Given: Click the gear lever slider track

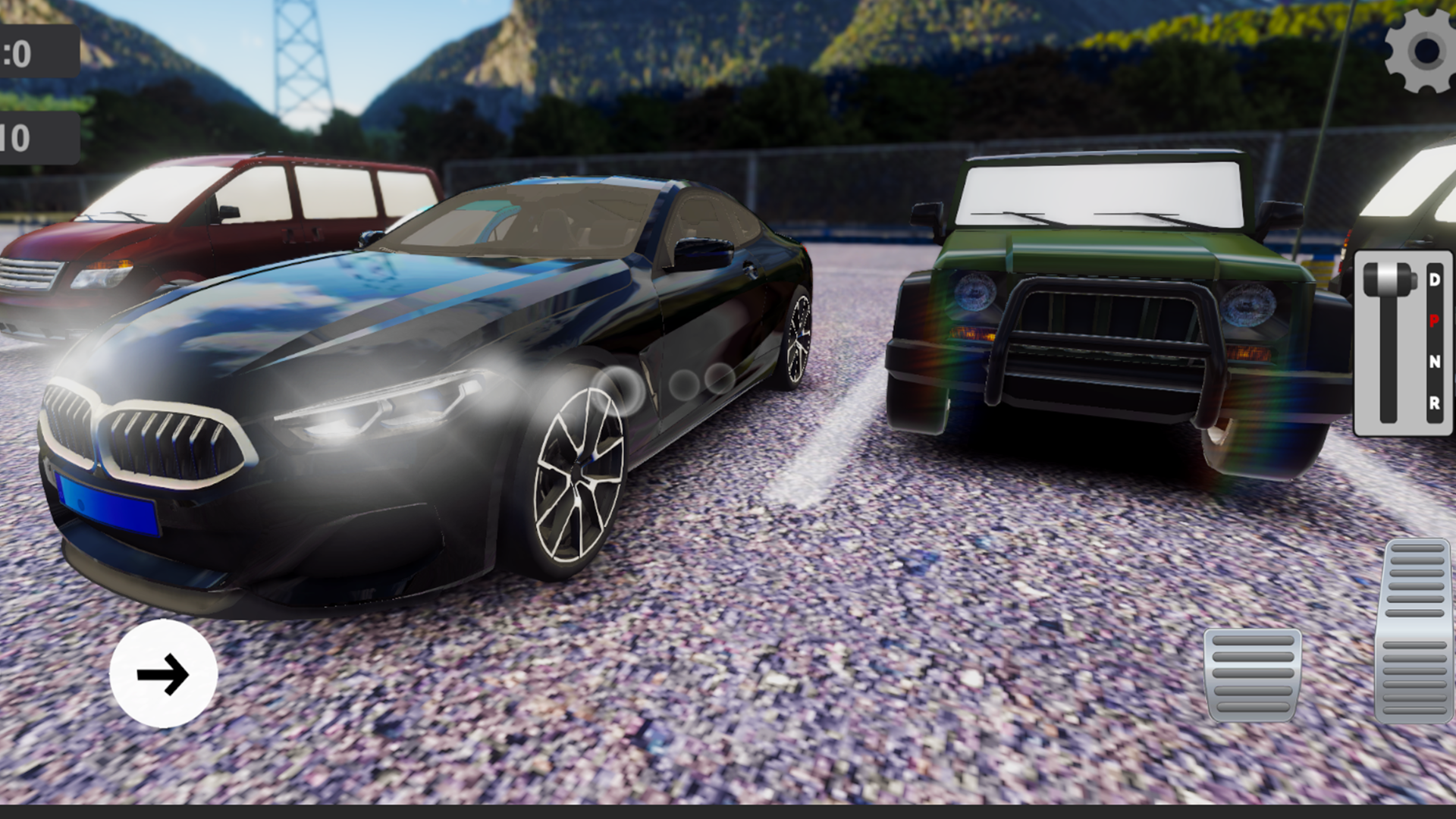Looking at the screenshot, I should pos(1387,364).
